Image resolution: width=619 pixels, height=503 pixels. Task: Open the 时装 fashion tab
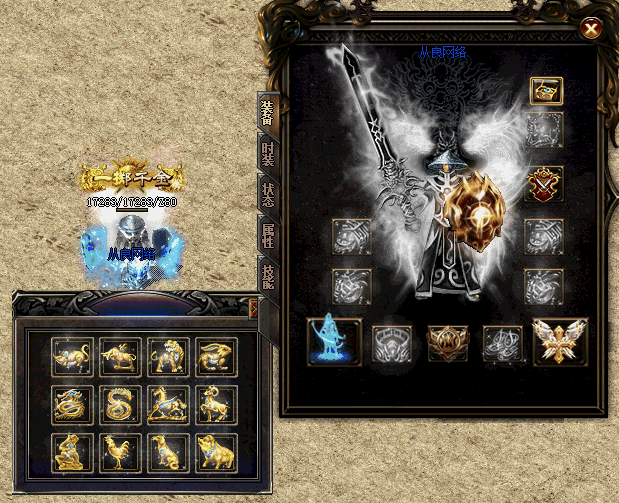click(268, 156)
